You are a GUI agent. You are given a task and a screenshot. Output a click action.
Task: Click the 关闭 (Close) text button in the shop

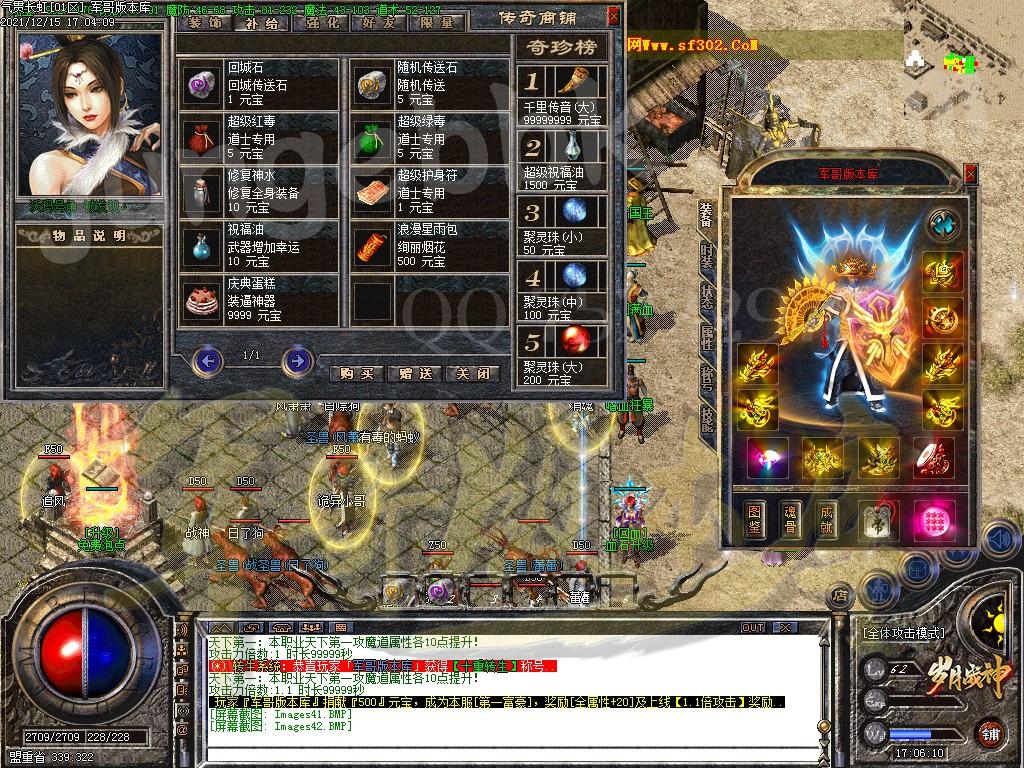(472, 373)
